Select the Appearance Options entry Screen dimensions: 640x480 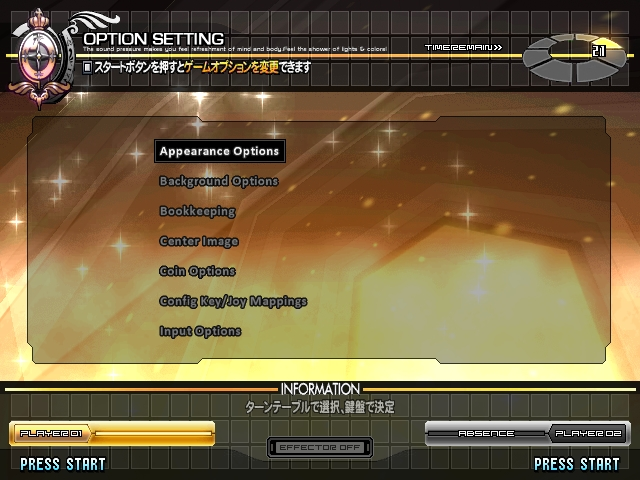[219, 151]
